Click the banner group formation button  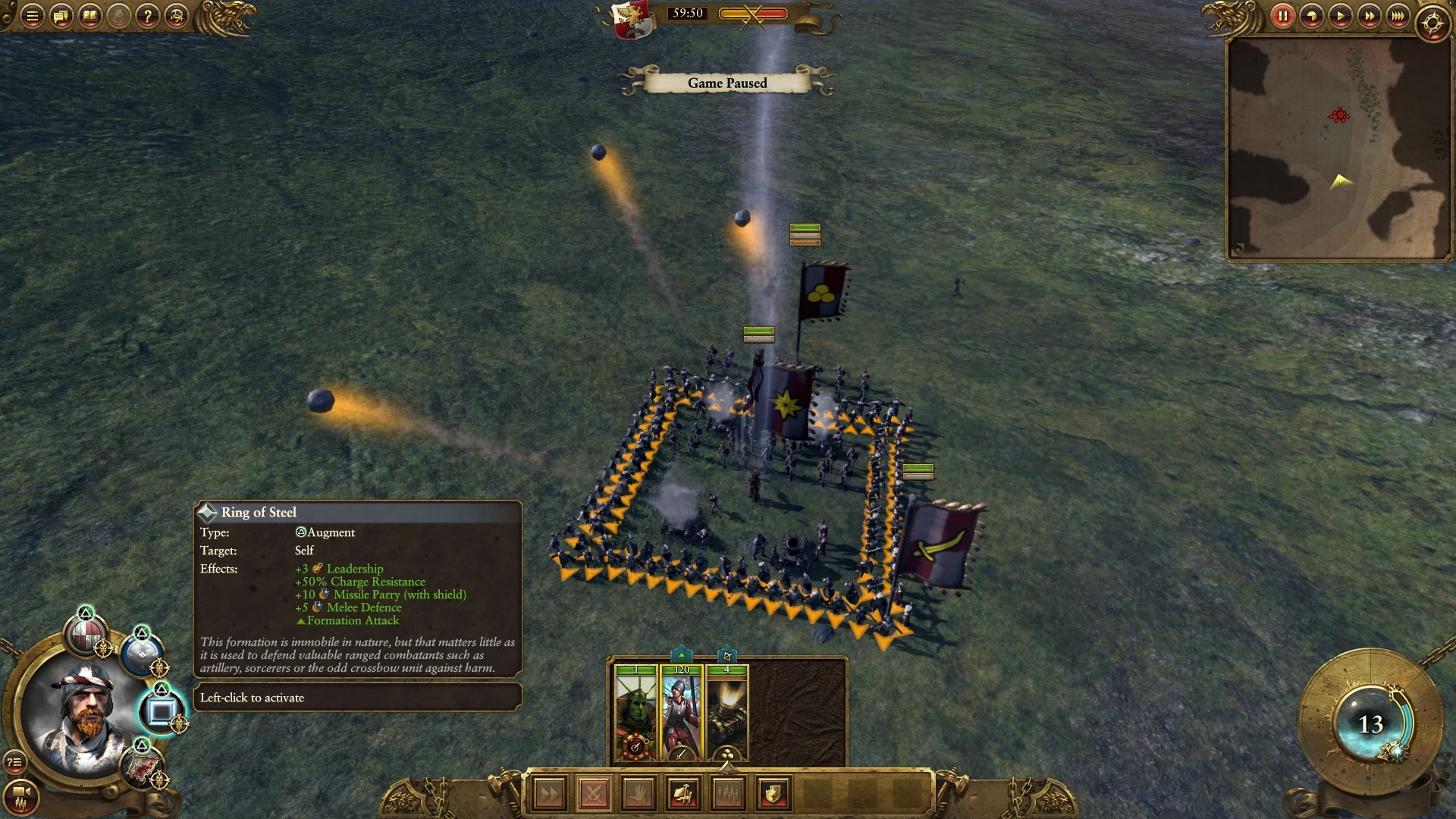tap(683, 794)
